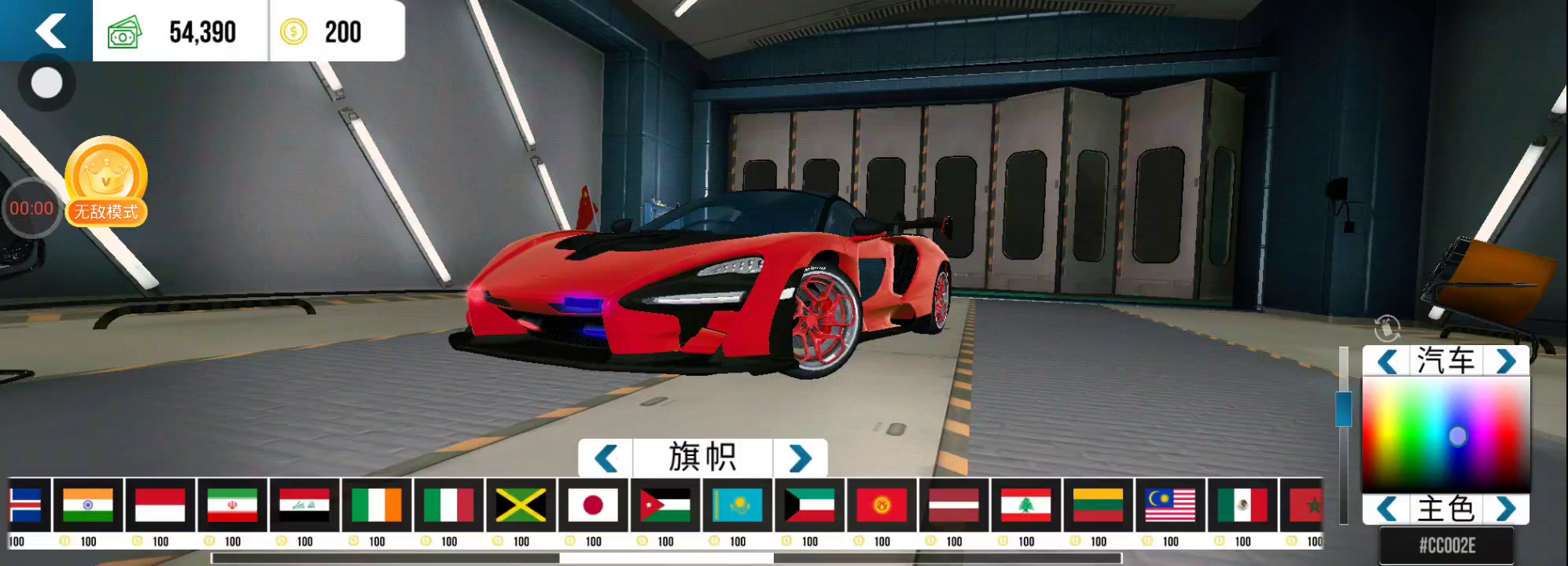Viewport: 1568px width, 566px height.
Task: Switch to next 汽车 paint target
Action: tap(1506, 362)
